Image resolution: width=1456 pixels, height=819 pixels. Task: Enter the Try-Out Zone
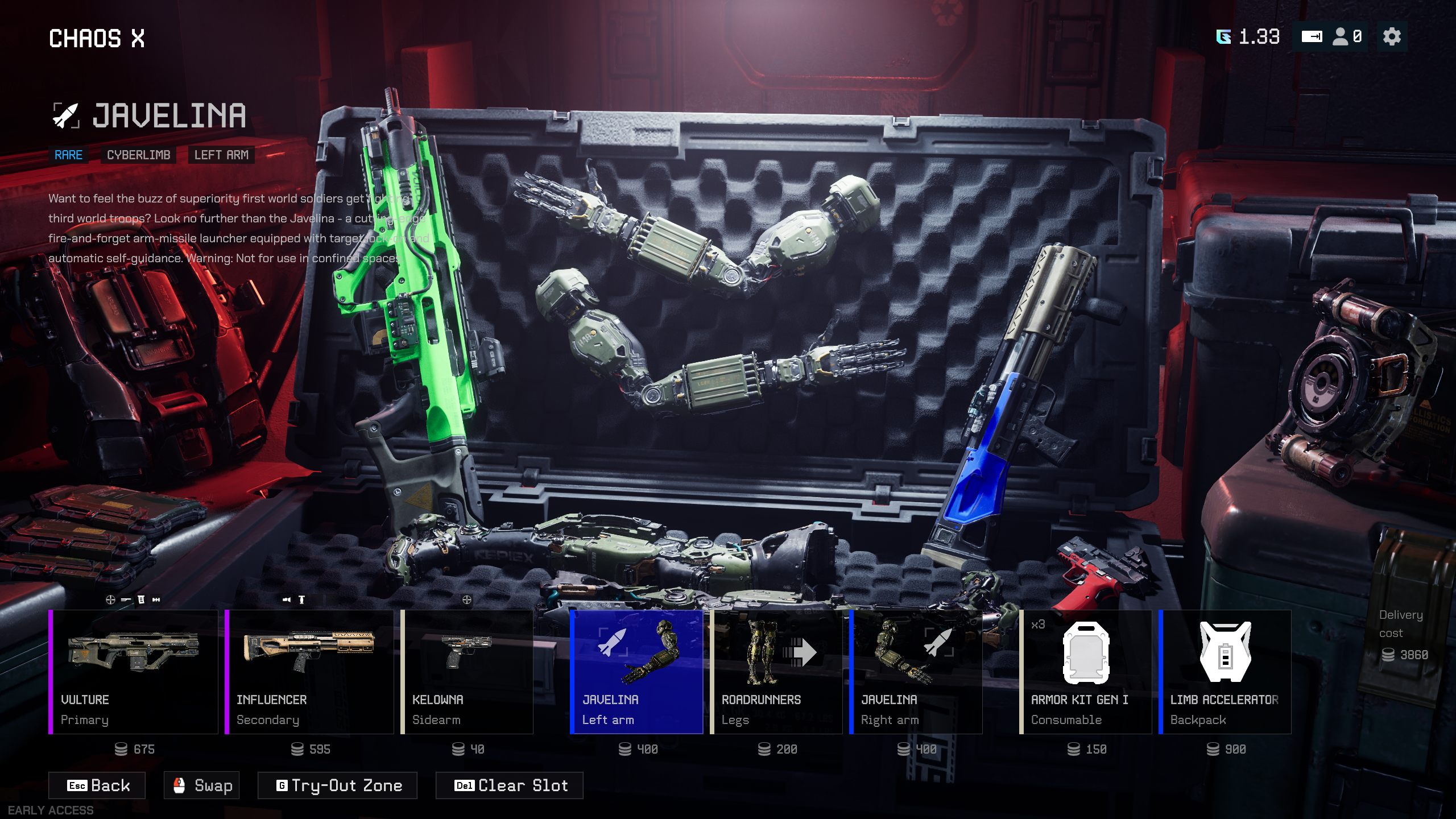[338, 785]
